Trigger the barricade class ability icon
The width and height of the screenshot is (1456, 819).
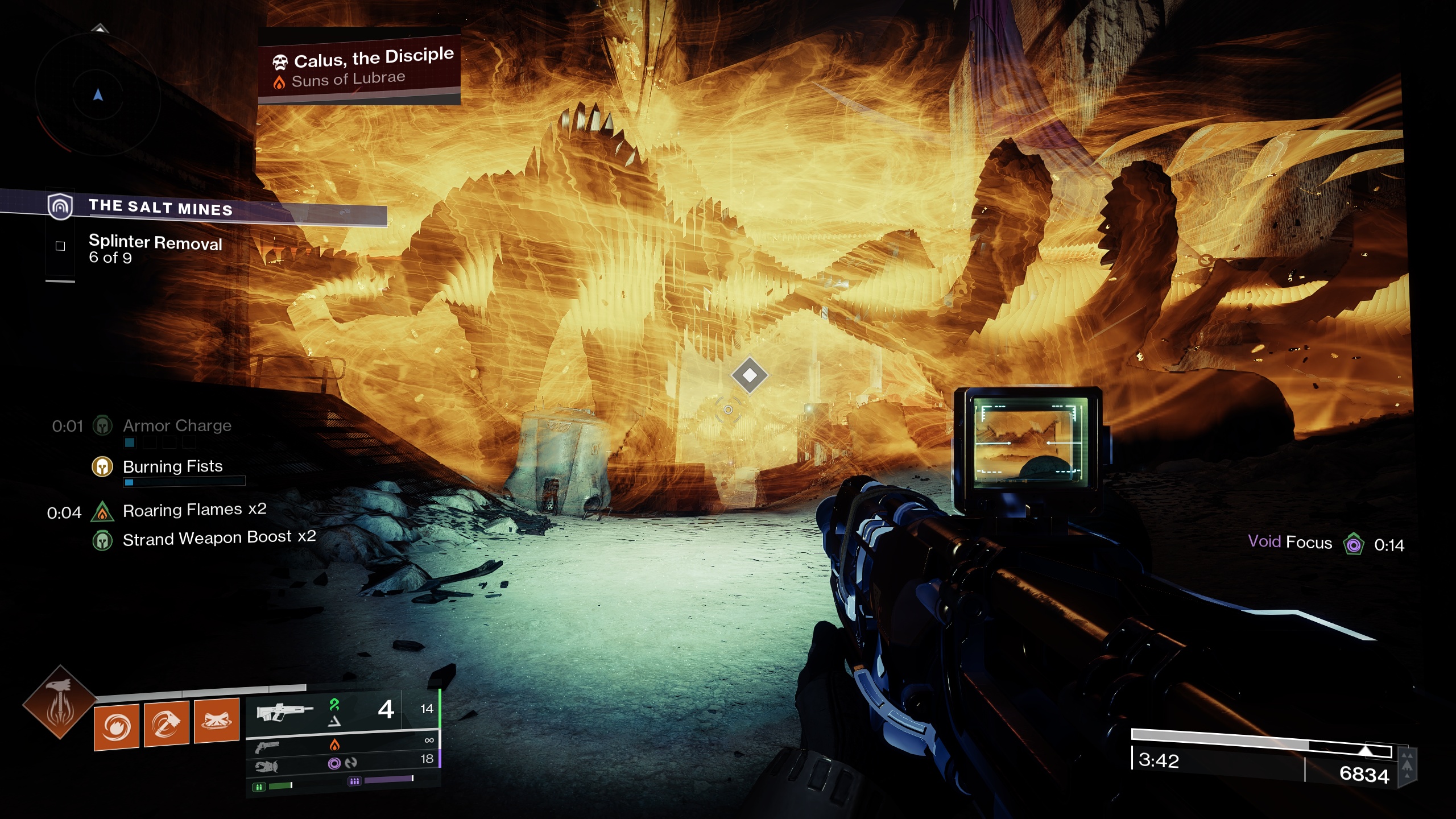click(x=216, y=721)
